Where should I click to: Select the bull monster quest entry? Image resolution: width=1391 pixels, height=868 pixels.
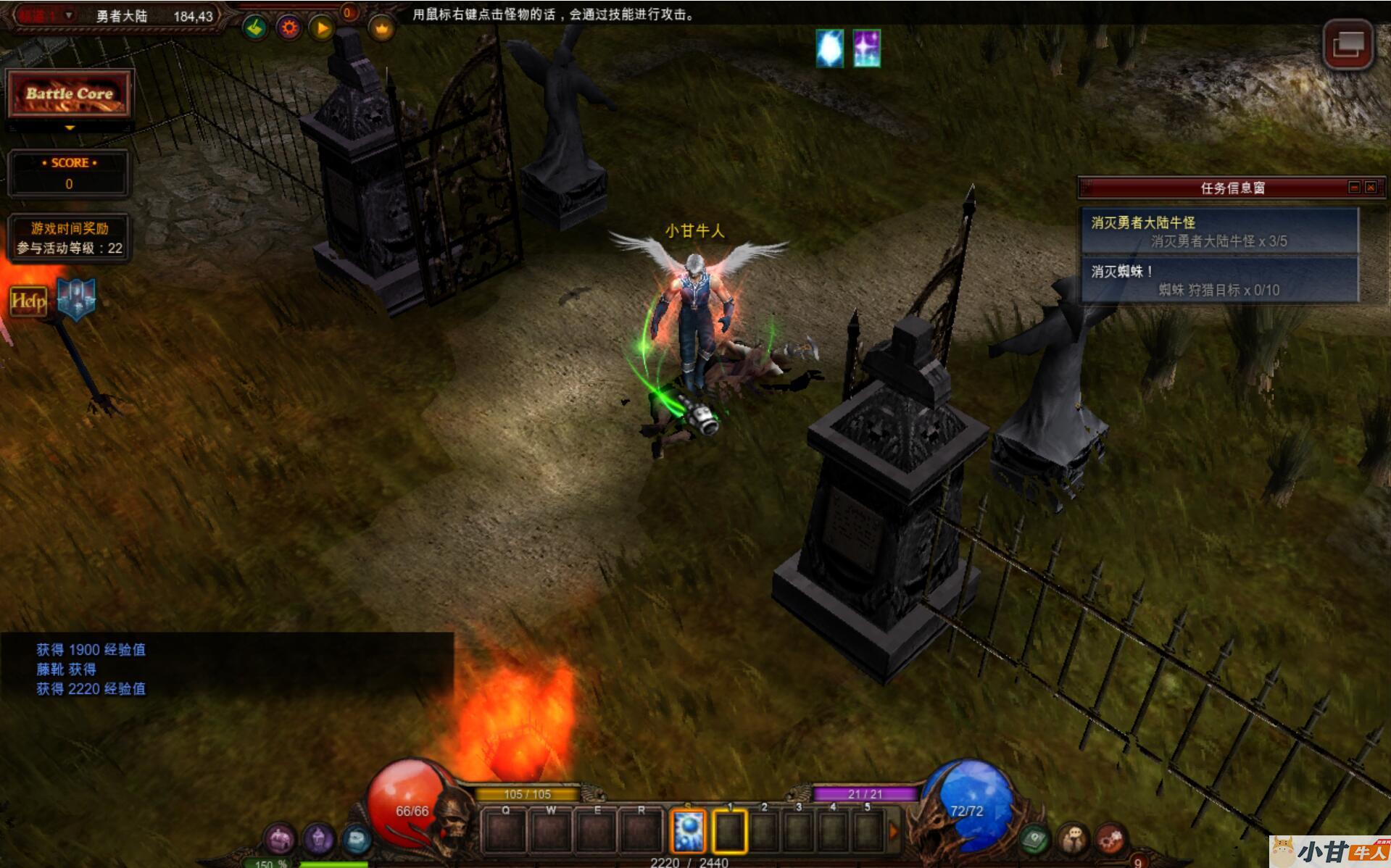(x=1218, y=231)
